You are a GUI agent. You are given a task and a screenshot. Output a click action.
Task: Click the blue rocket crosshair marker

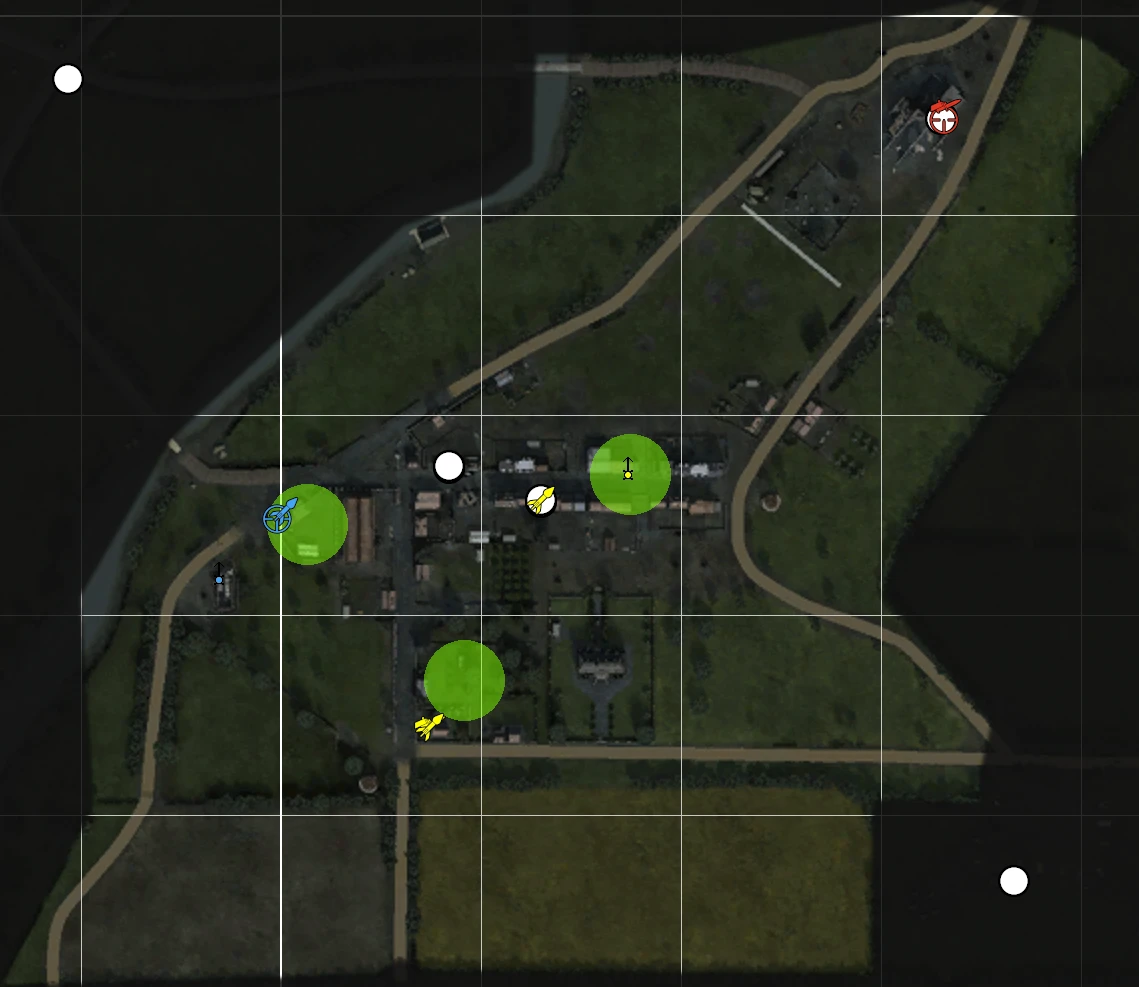[x=279, y=517]
